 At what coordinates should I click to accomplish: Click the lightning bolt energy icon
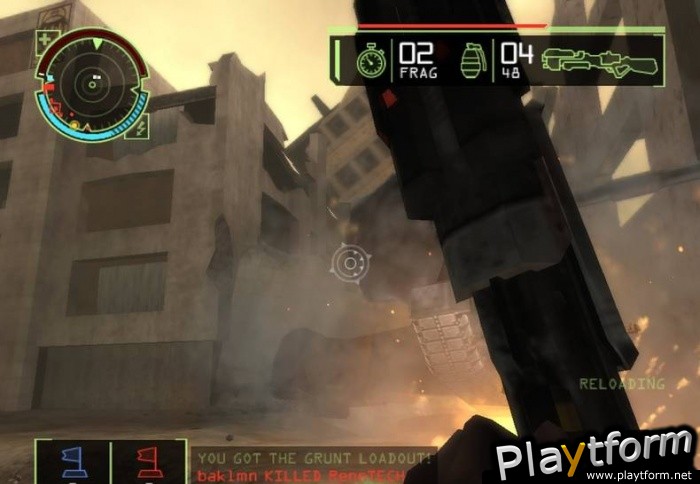pyautogui.click(x=140, y=125)
